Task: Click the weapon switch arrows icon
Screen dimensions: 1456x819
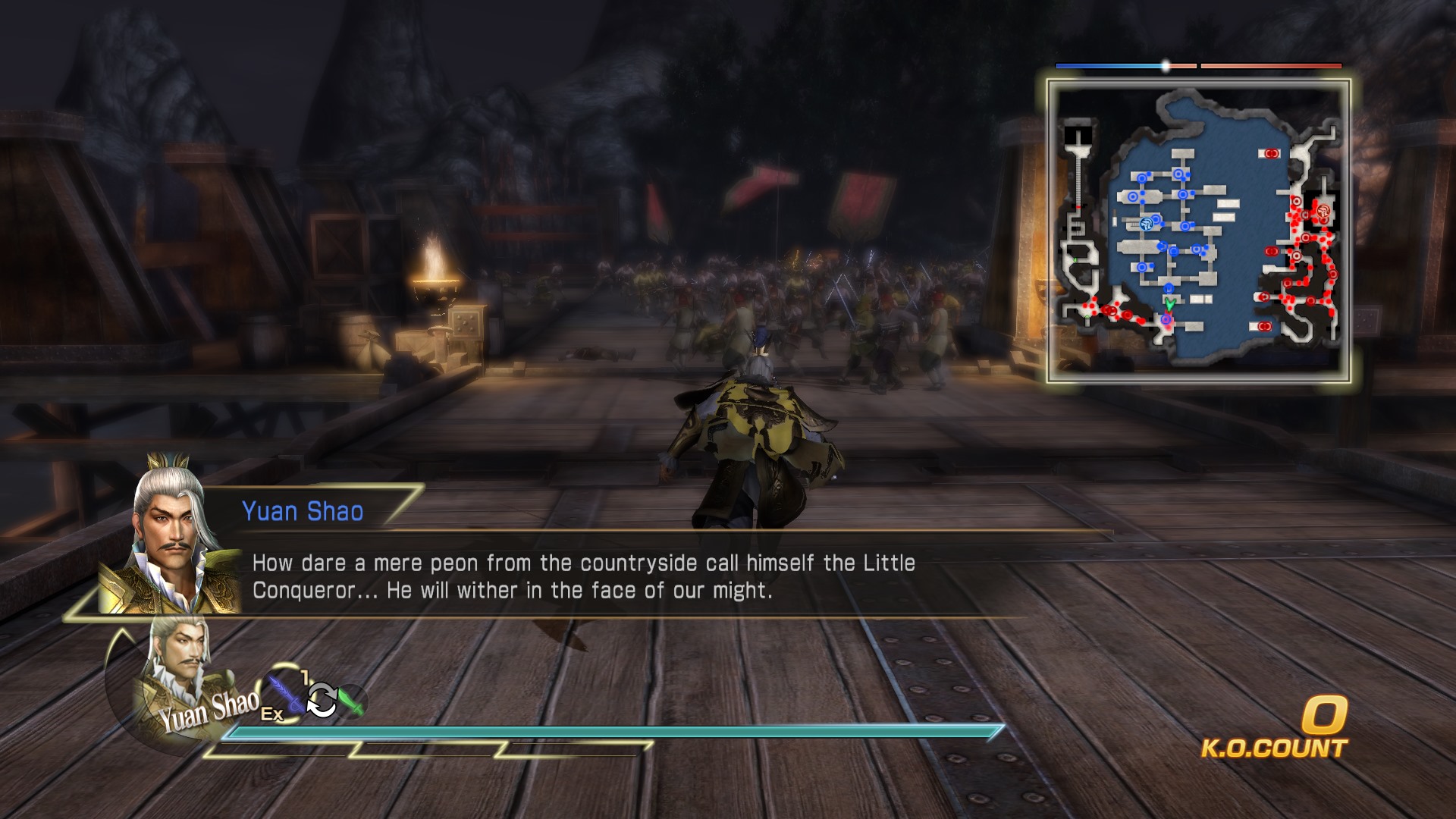Action: point(322,699)
